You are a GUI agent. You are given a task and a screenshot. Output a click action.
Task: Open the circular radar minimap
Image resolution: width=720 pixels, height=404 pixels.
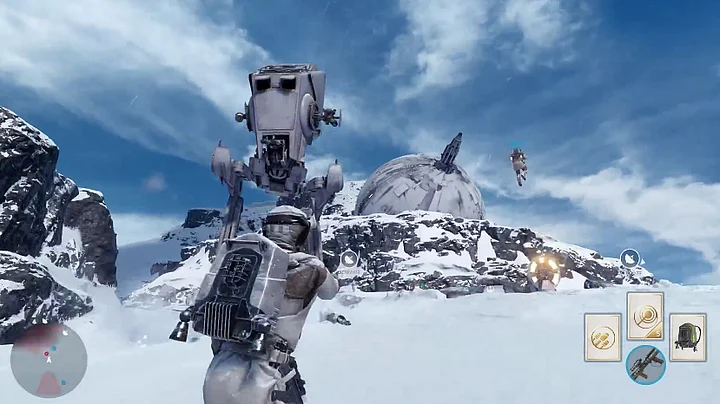[x=48, y=360]
